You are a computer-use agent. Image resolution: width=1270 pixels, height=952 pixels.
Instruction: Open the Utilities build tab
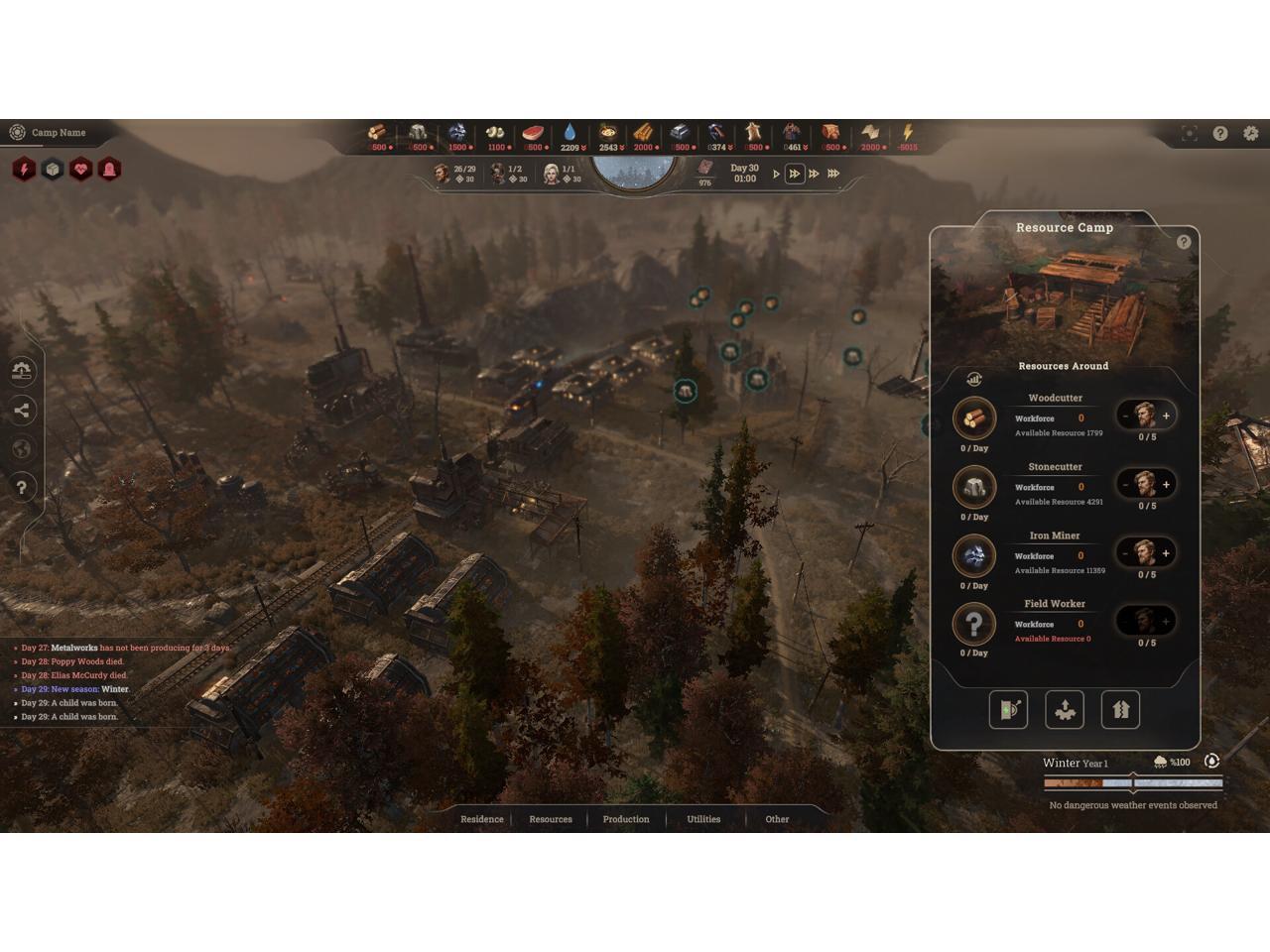[703, 819]
